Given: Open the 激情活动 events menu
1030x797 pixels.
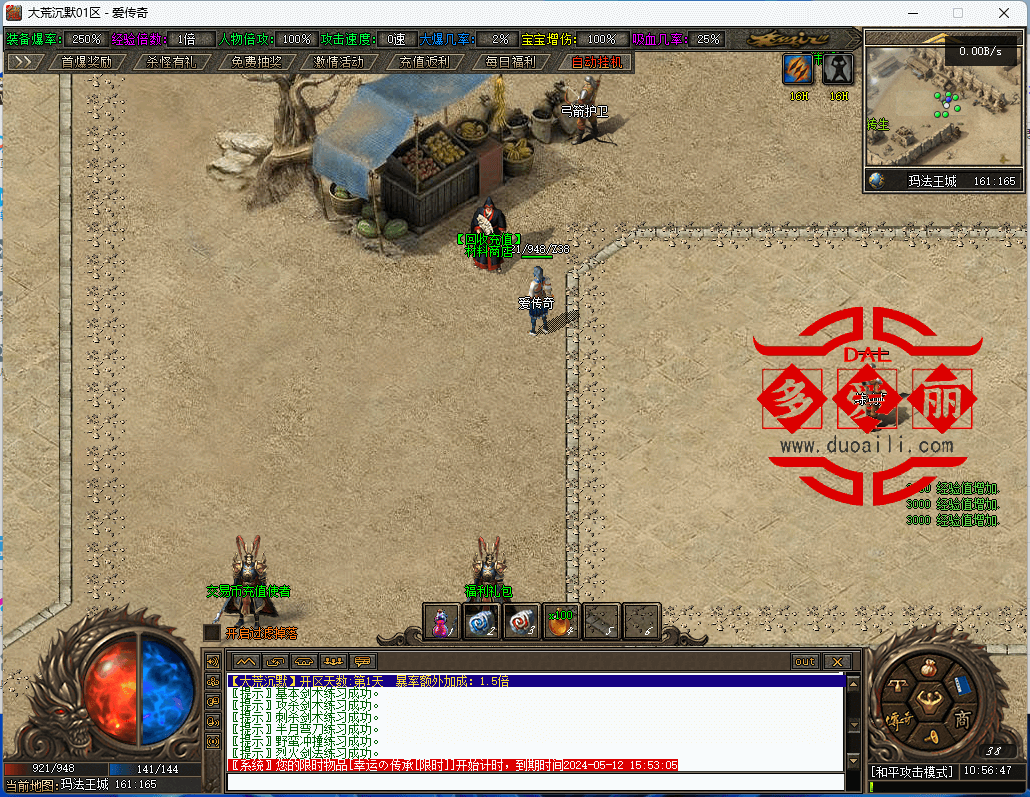Looking at the screenshot, I should point(339,61).
